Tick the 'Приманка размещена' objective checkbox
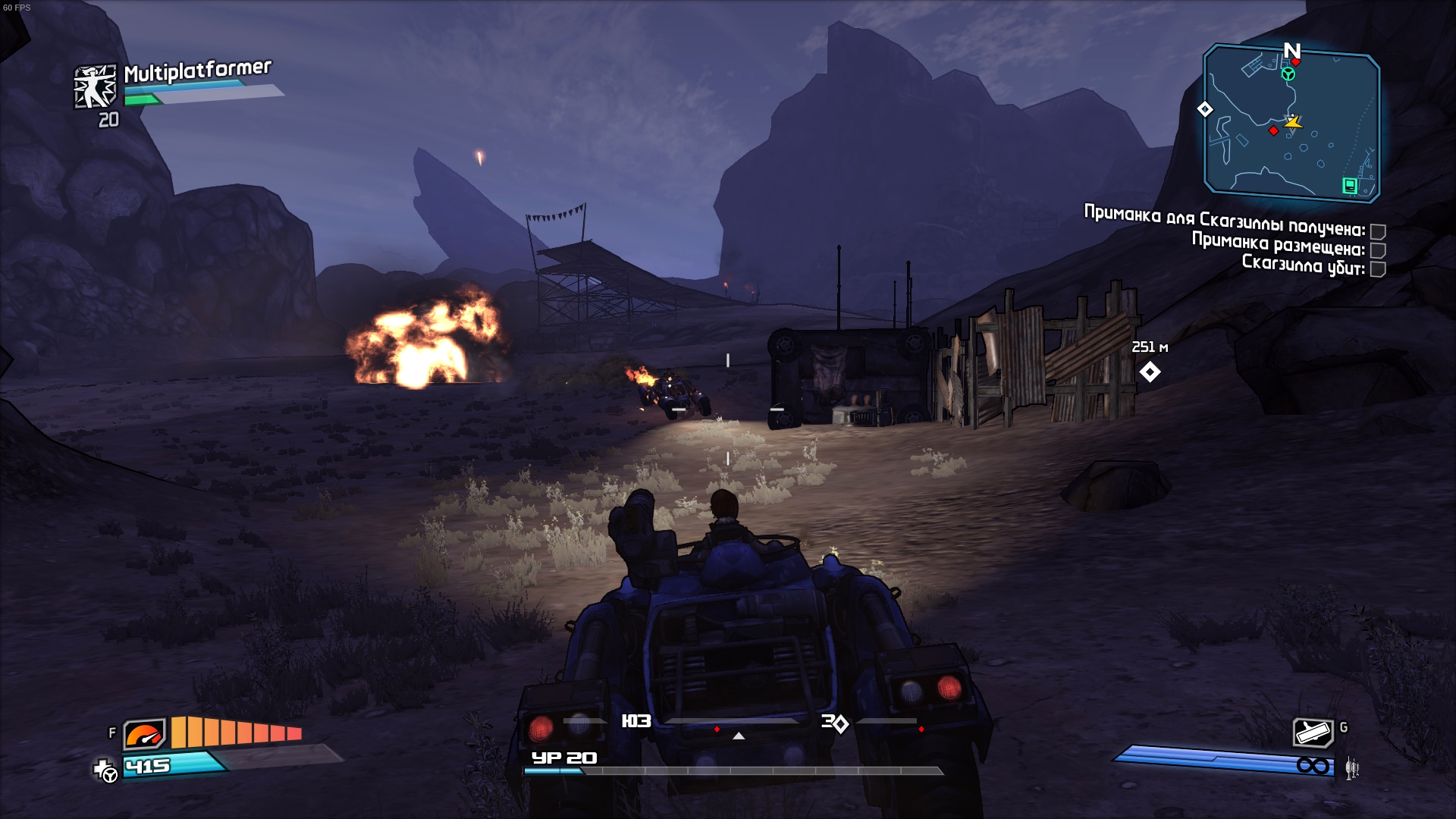This screenshot has height=819, width=1456. coord(1378,250)
